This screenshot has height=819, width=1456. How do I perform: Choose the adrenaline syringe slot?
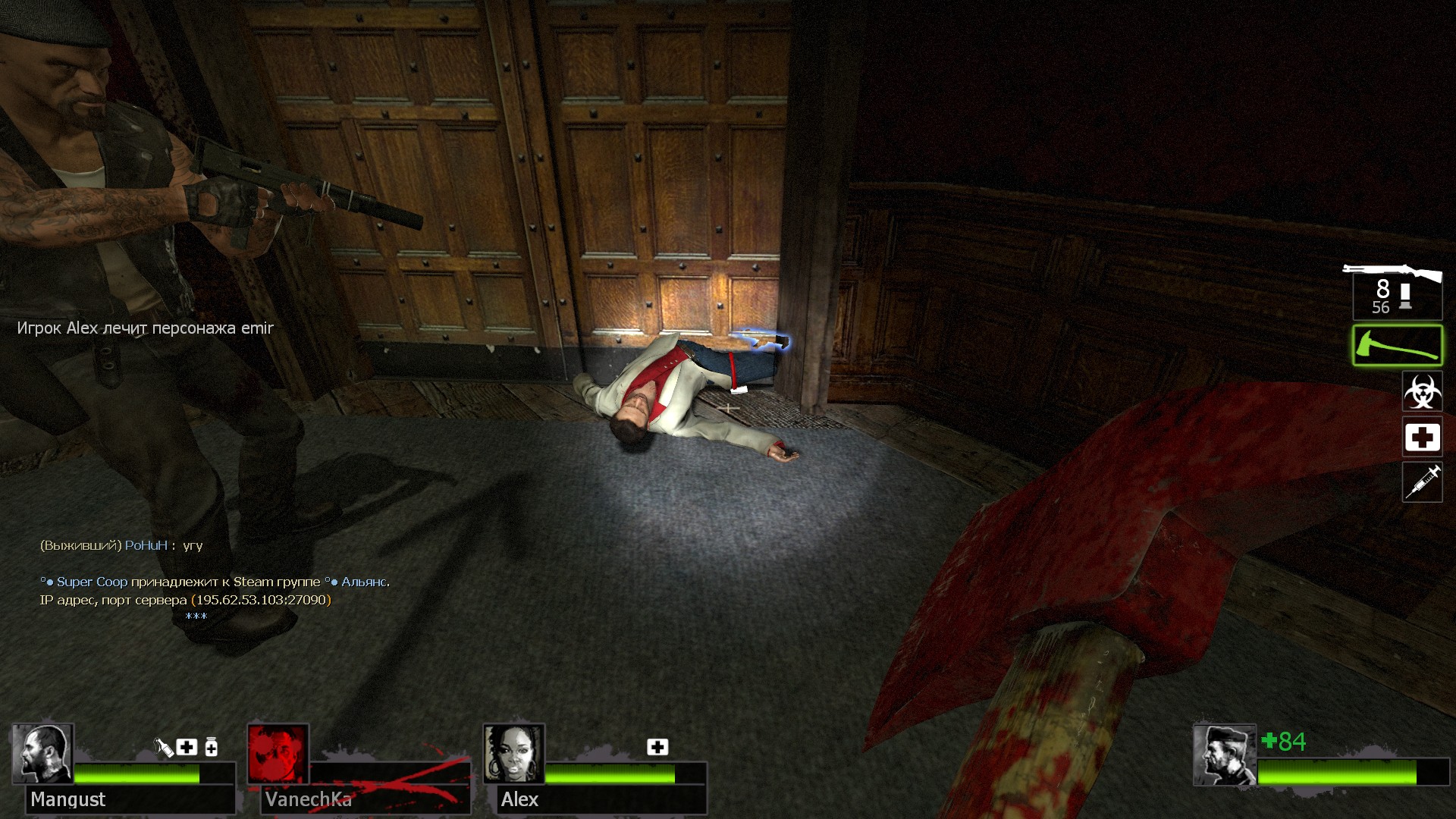tap(1422, 482)
